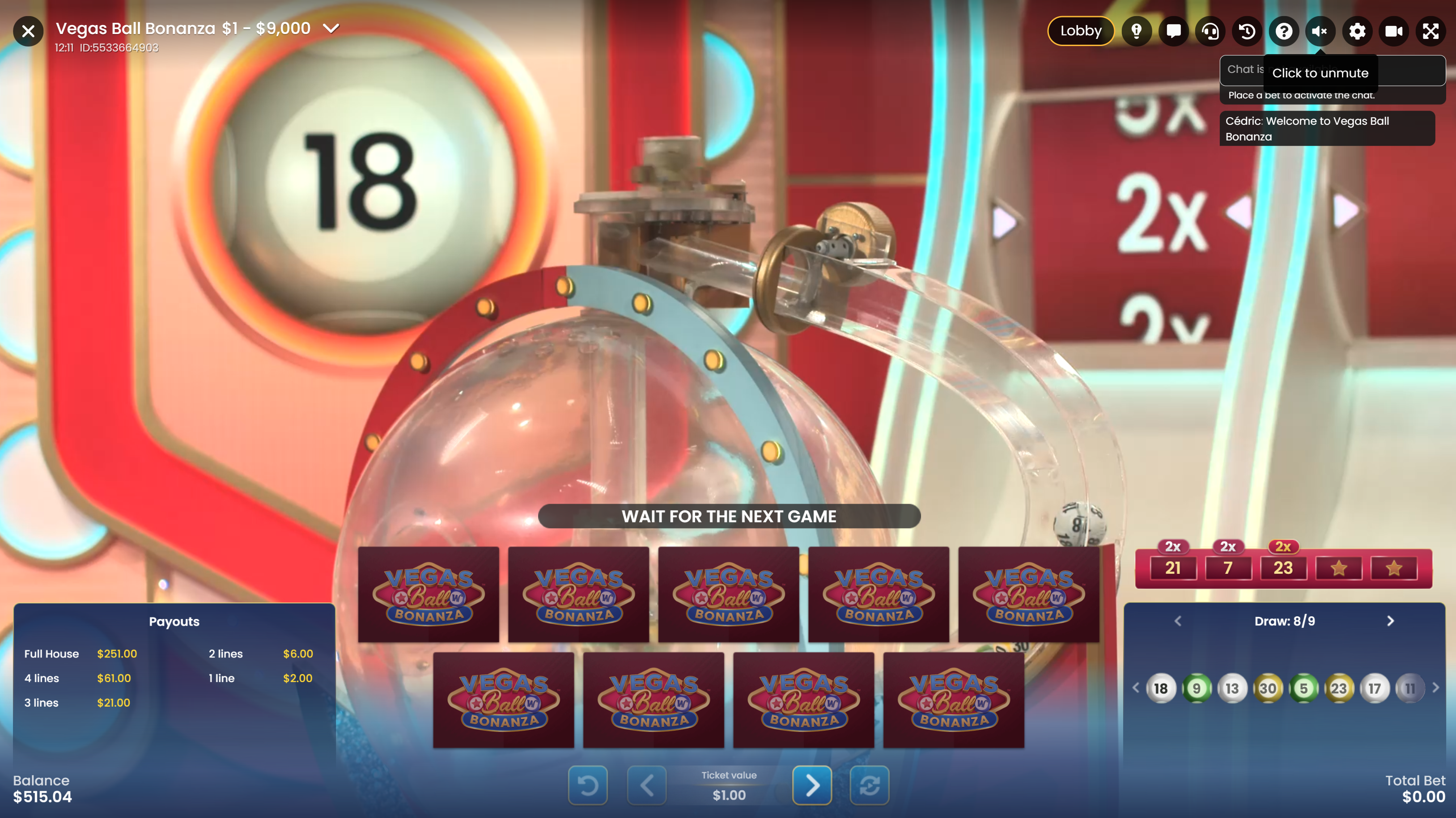Open the game info panel

[1136, 31]
